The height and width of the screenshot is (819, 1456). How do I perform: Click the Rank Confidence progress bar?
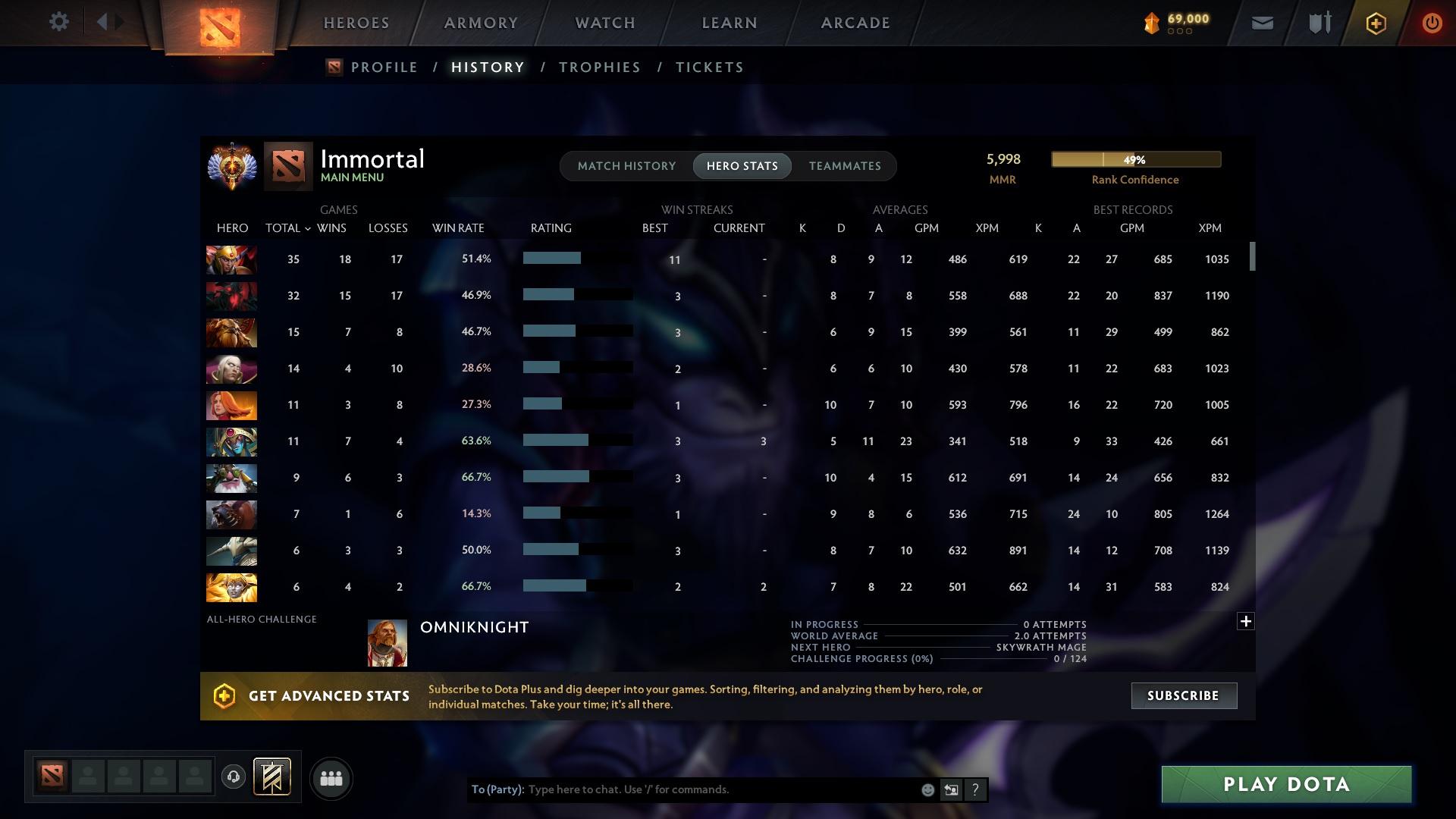click(x=1134, y=159)
